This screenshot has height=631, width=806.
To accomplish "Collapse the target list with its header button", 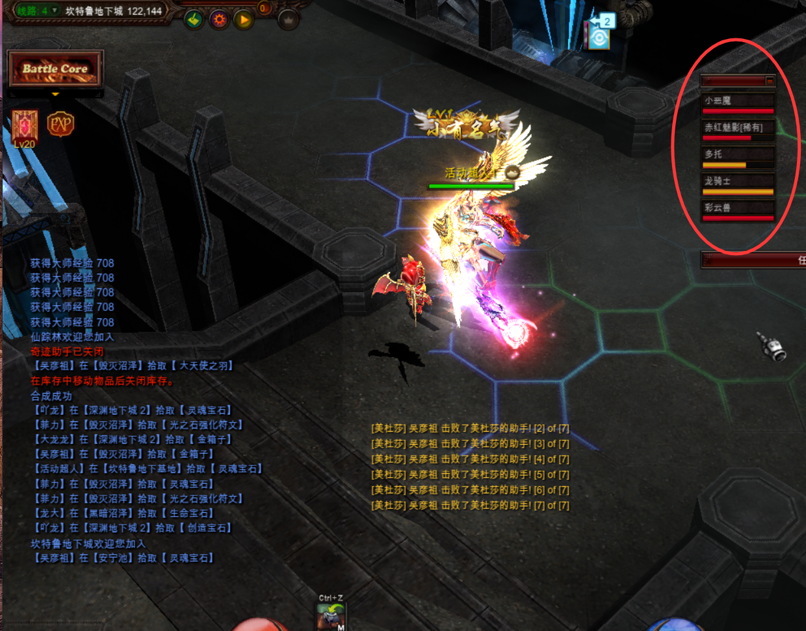I will coord(769,80).
